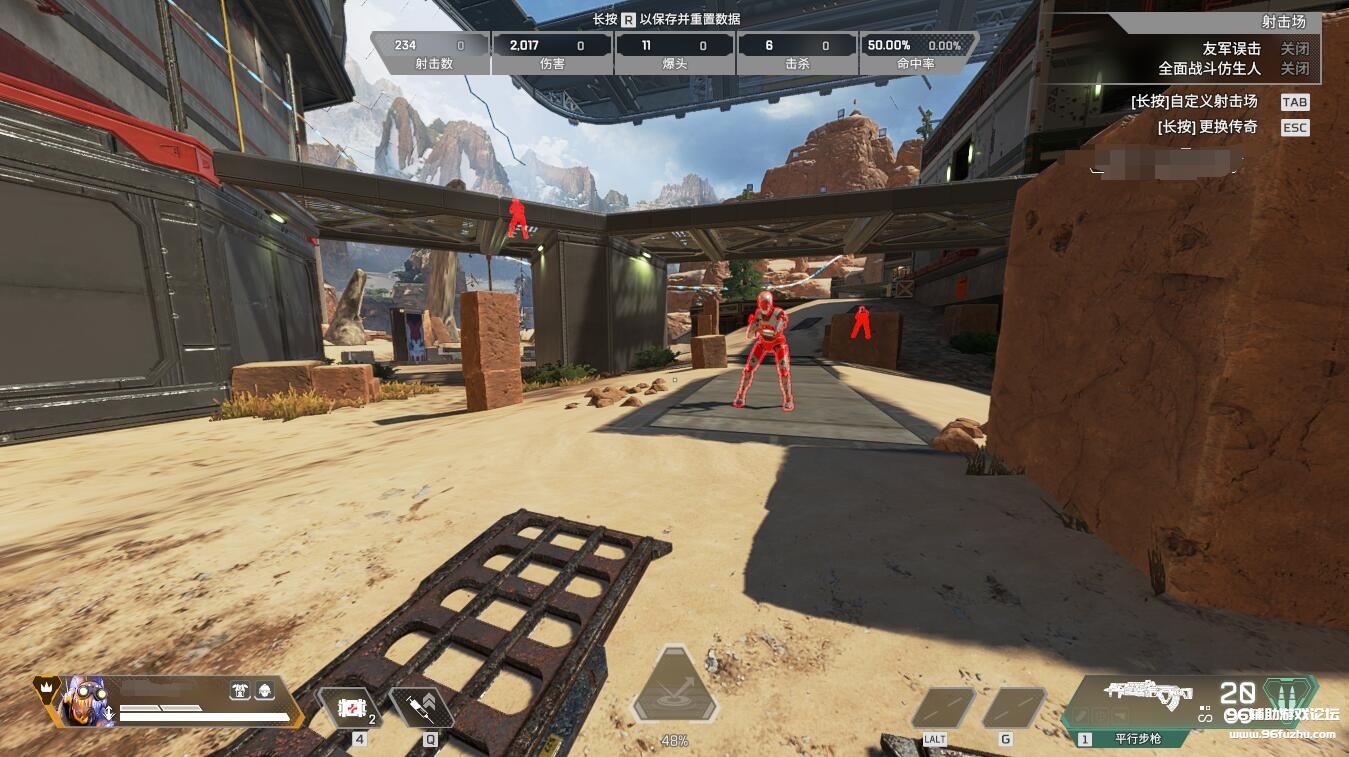Open the 自定义射击场 customize range option

pos(1295,102)
